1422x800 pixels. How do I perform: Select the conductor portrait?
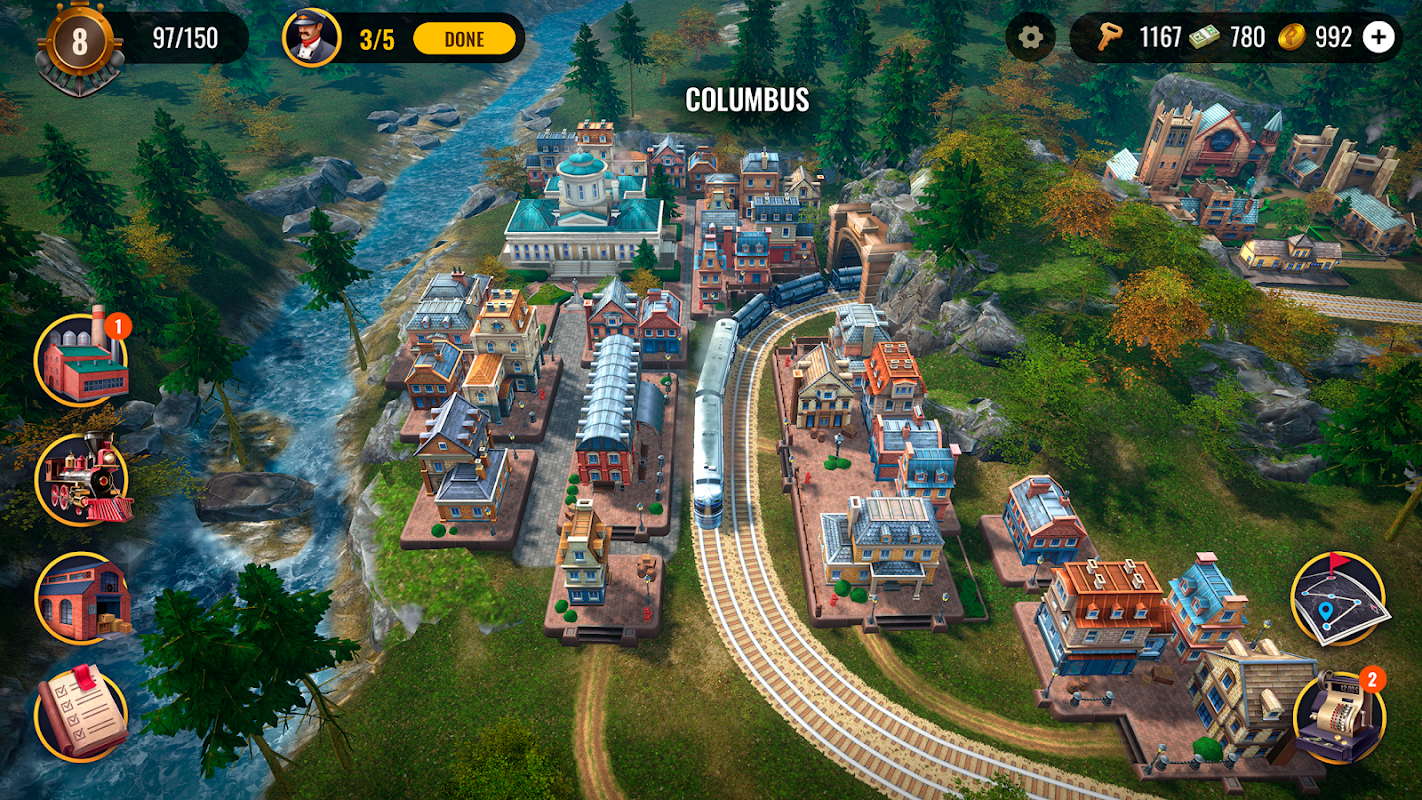(310, 38)
